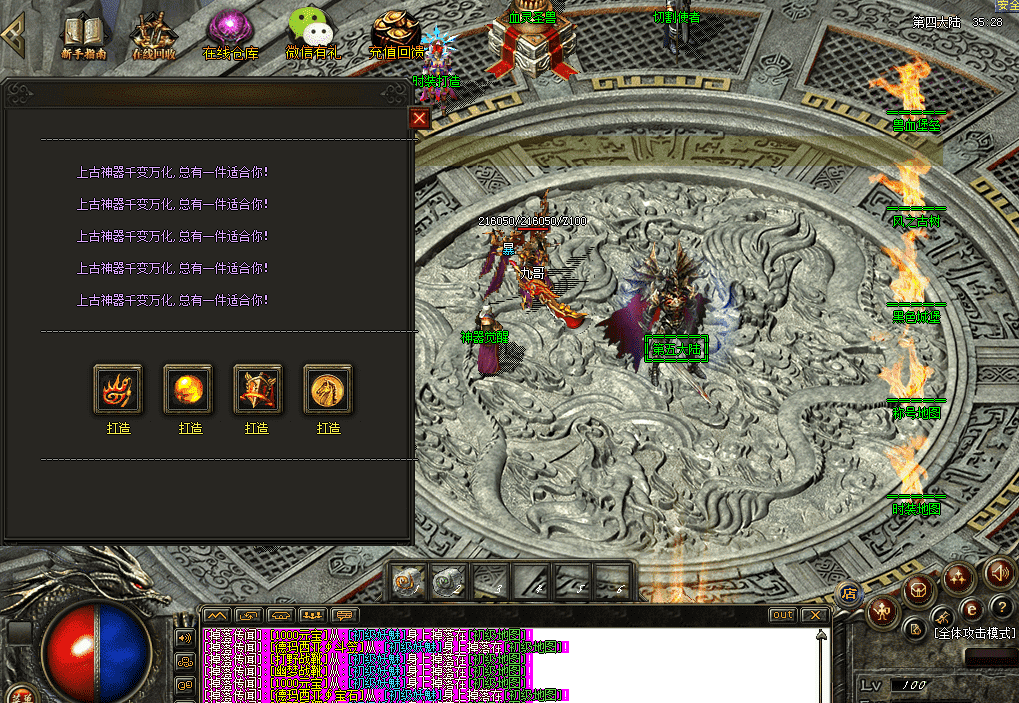Close the chat window with X
This screenshot has width=1019, height=703.
tap(815, 615)
